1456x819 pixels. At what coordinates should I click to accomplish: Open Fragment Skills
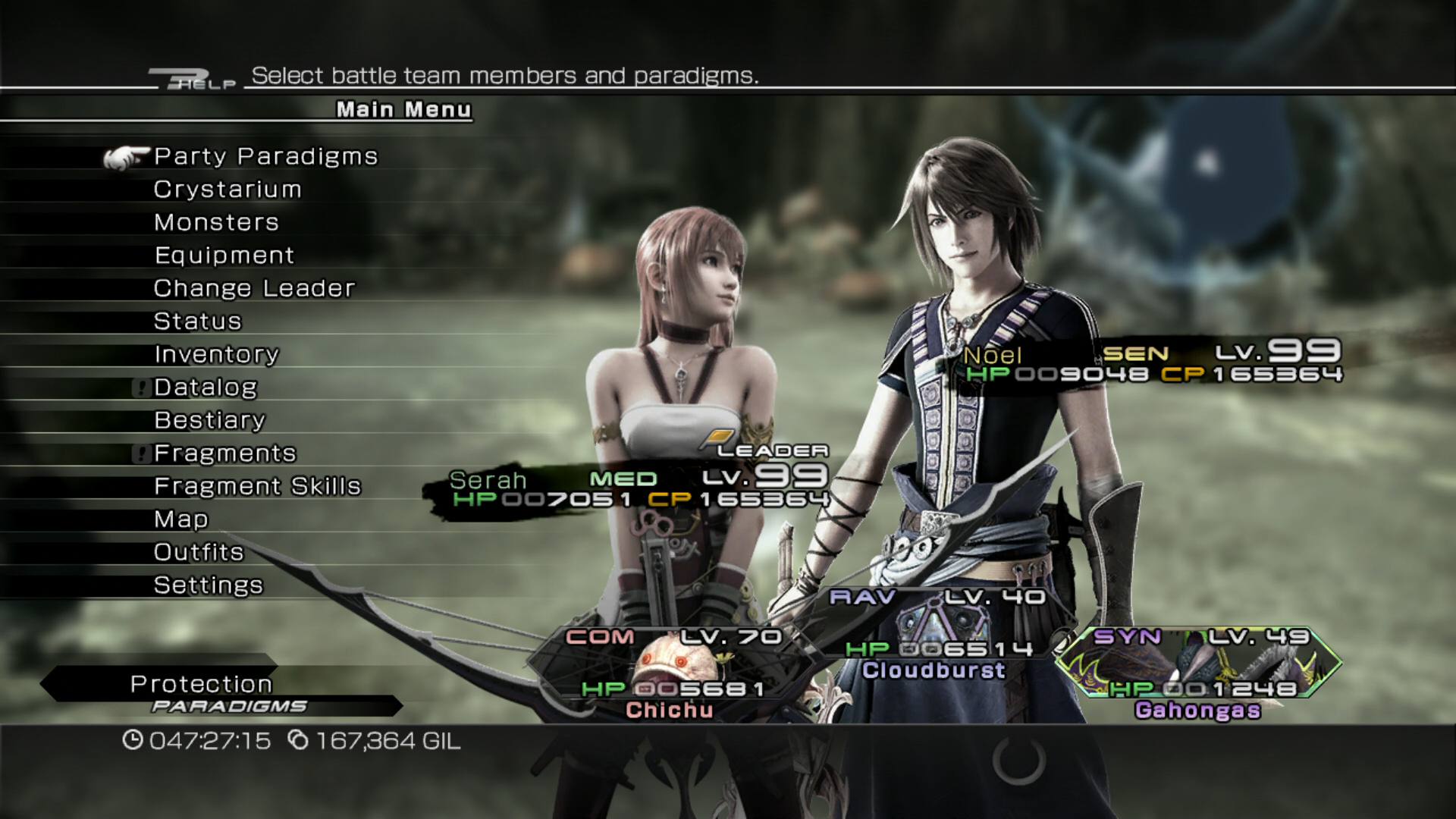[257, 487]
